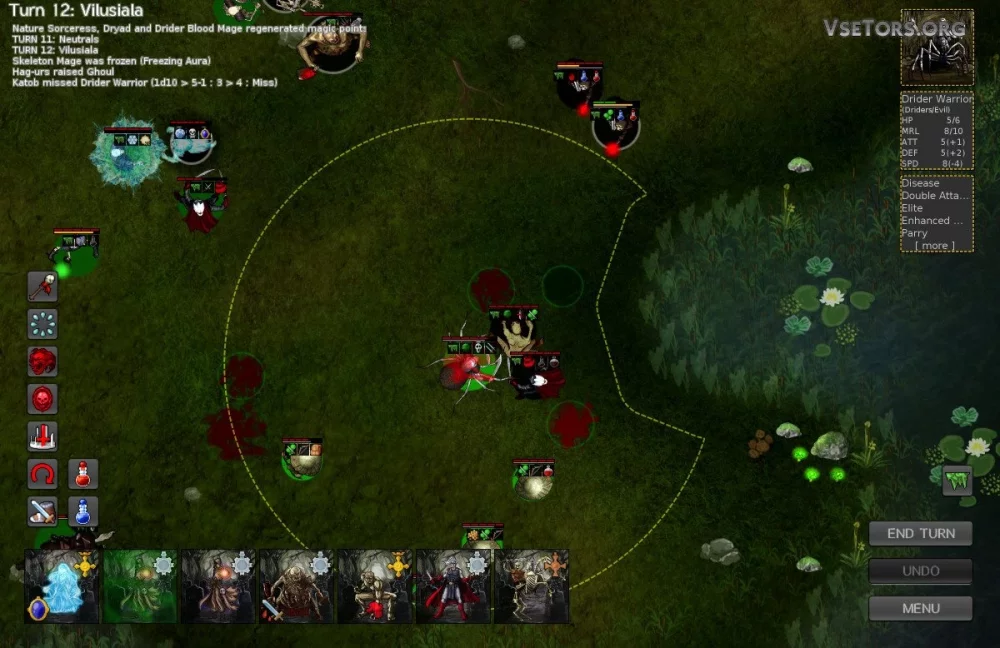Select the red-tipped wand ability icon

coord(42,287)
